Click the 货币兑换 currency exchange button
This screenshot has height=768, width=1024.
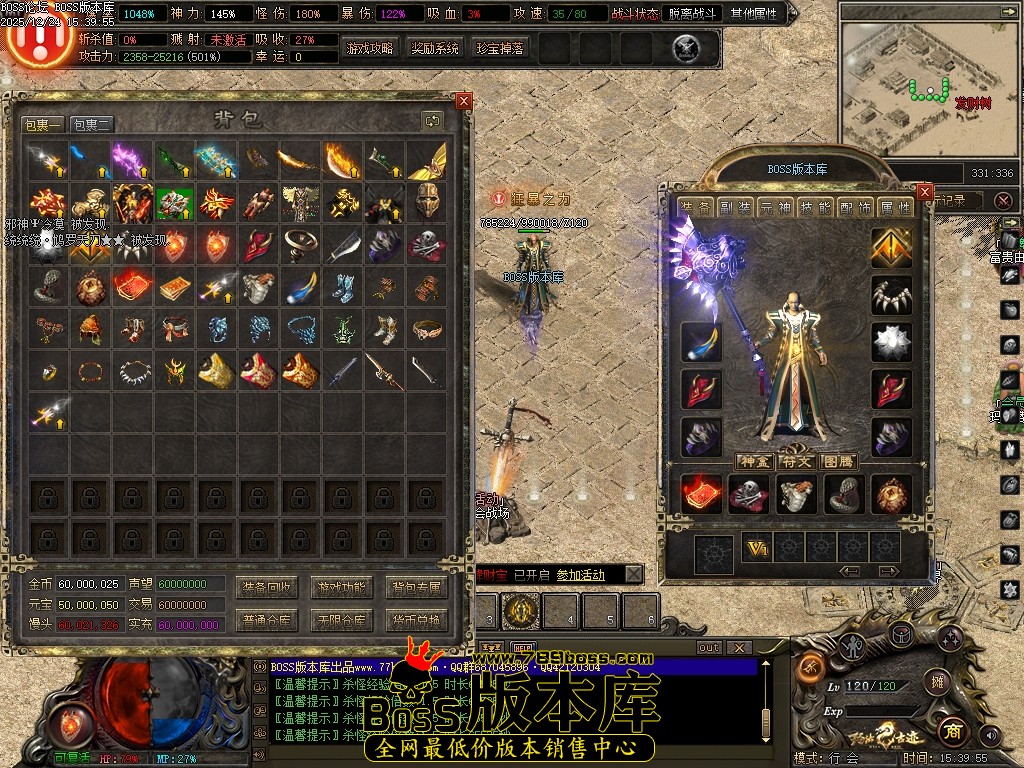[x=416, y=620]
